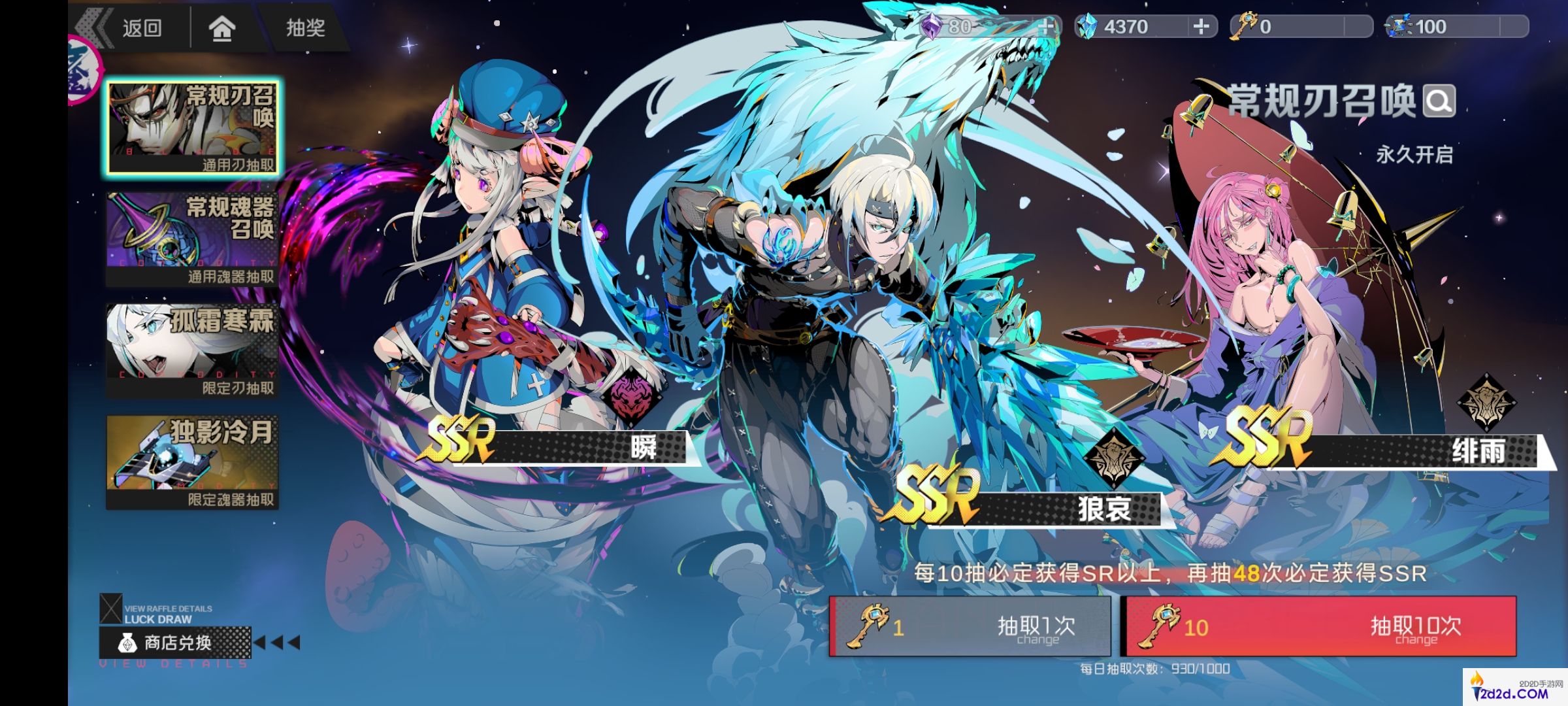
Task: Click the magnifier beside 常规刃召唤 title
Action: [1439, 101]
